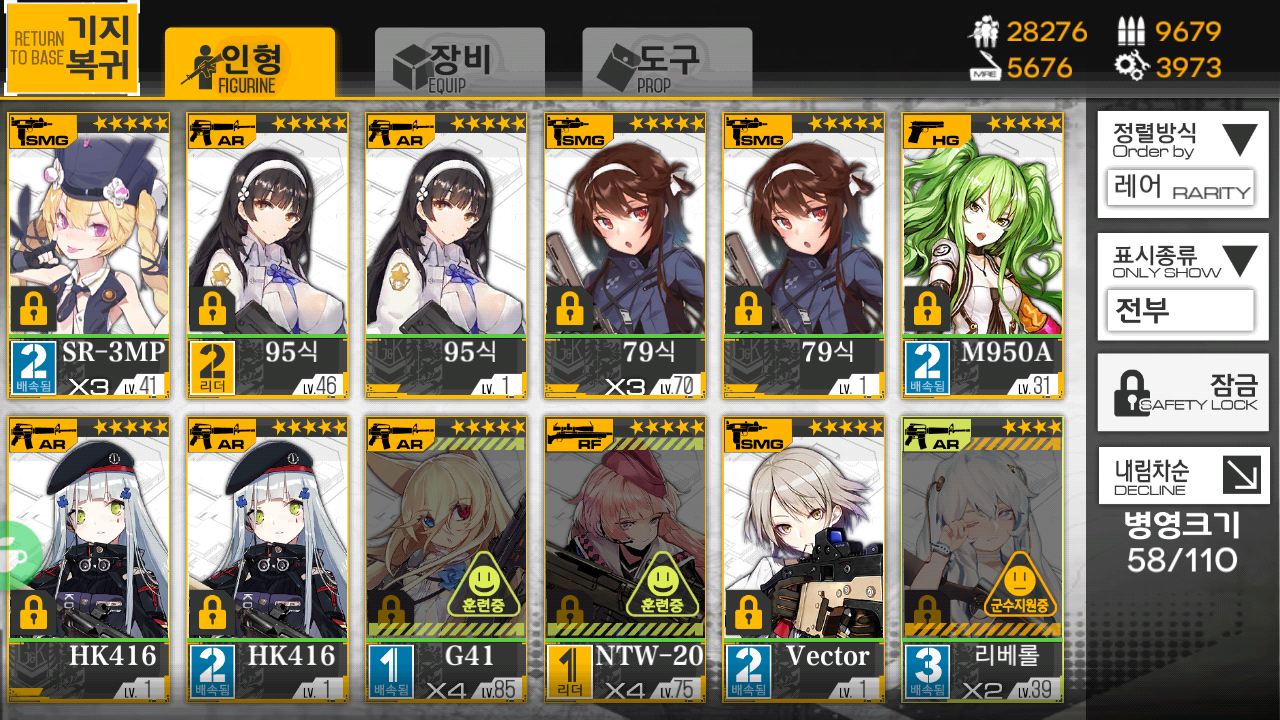Pick the level 70 79식 card
The image size is (1280, 720).
625,255
